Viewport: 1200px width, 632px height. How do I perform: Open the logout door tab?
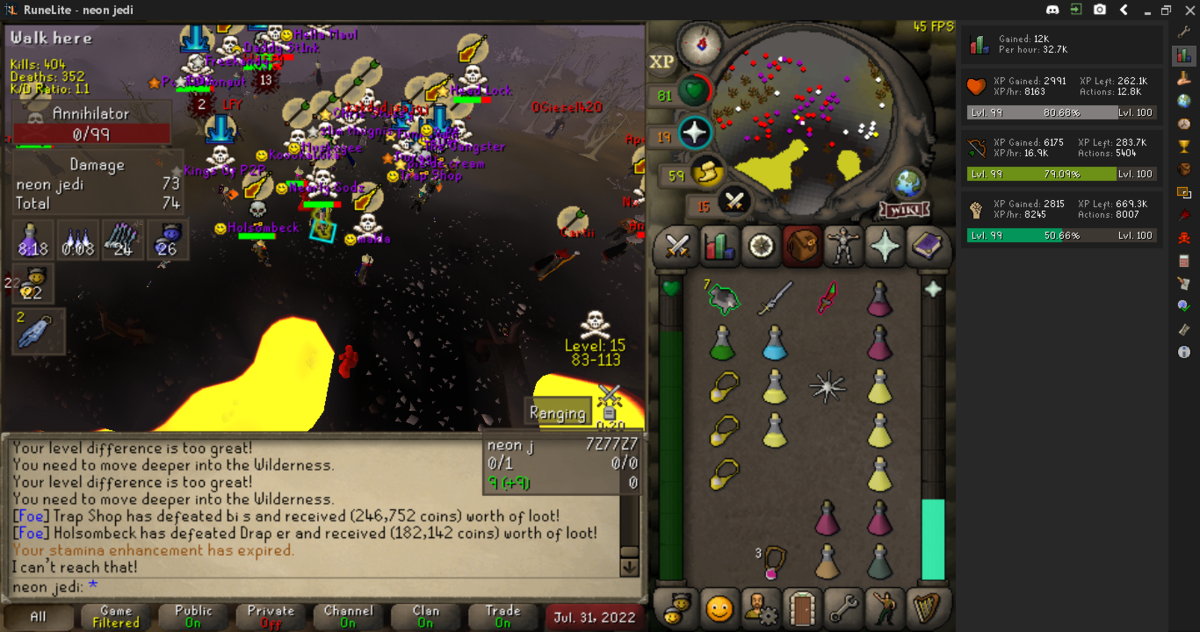(800, 607)
